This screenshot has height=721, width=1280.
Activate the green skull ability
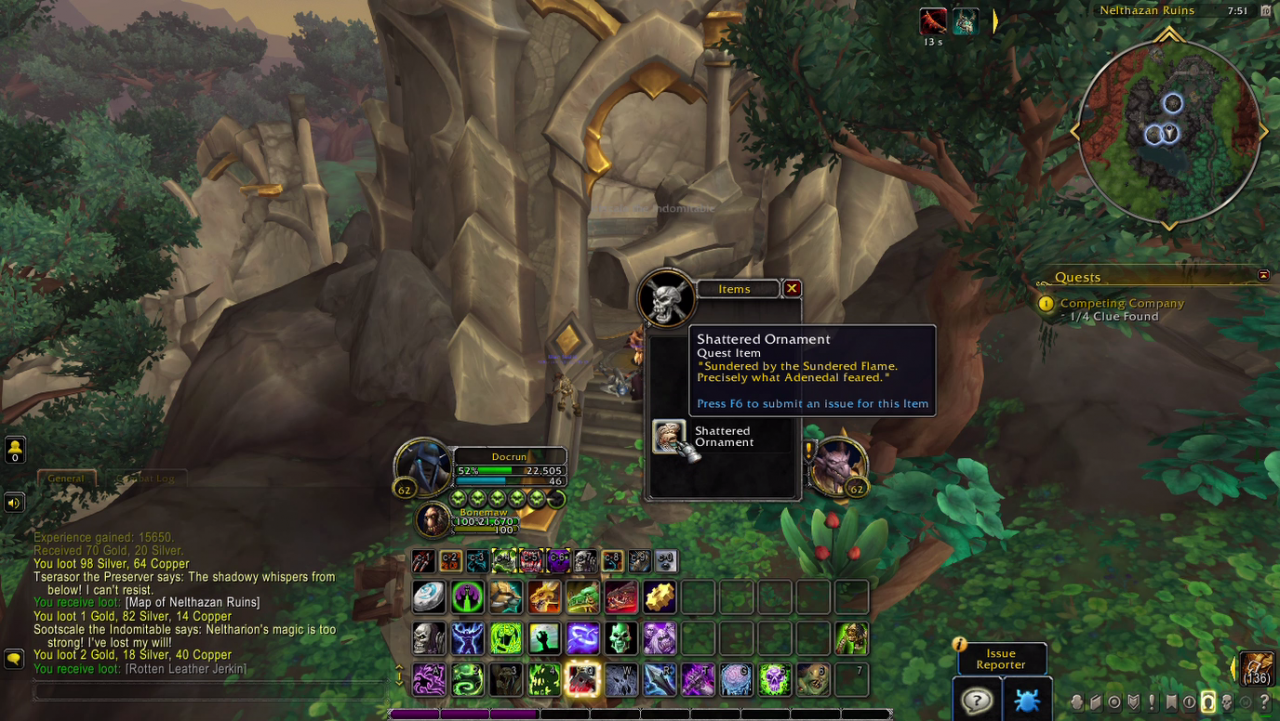point(620,638)
